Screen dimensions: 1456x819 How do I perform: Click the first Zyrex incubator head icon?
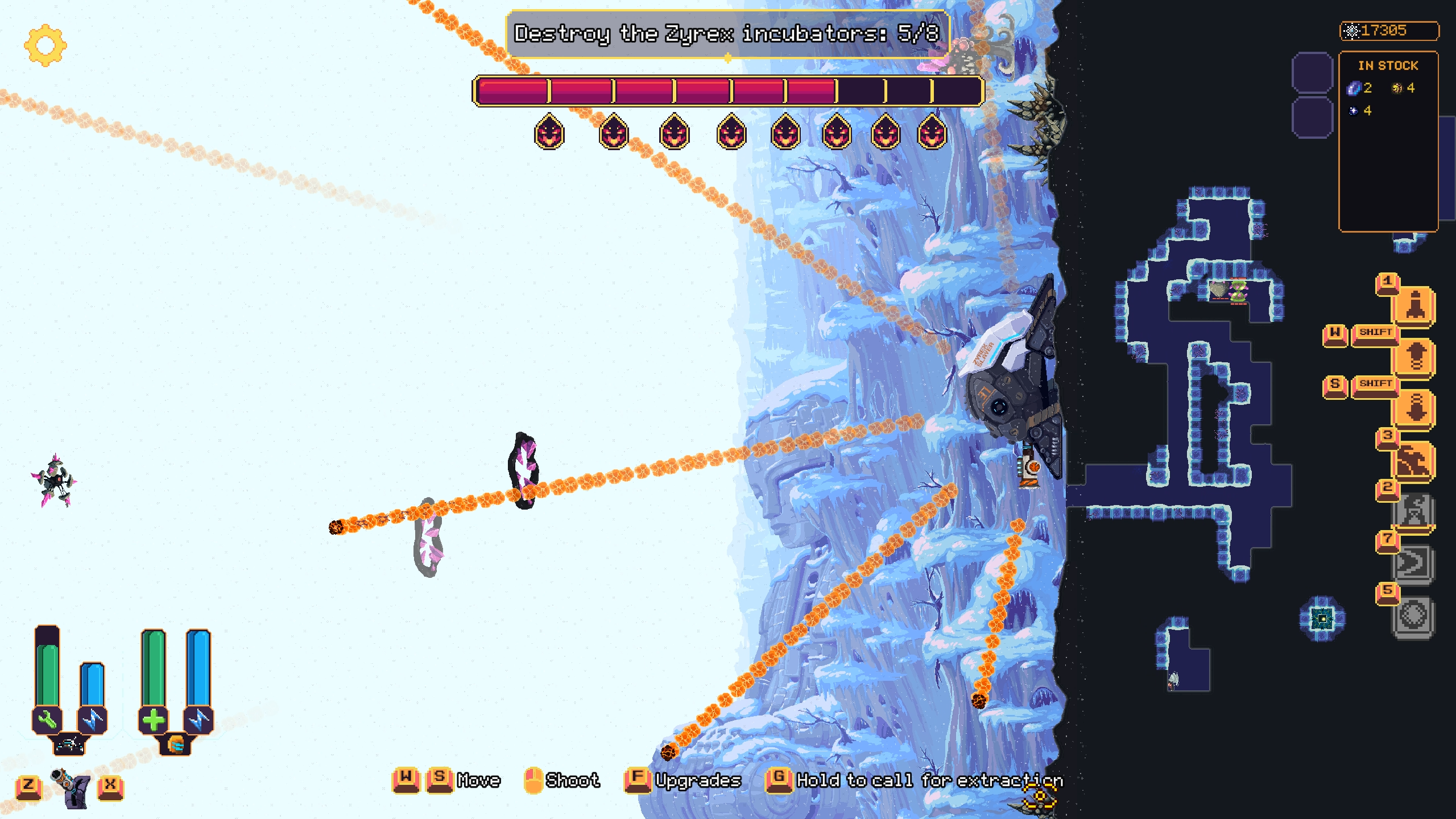click(549, 132)
